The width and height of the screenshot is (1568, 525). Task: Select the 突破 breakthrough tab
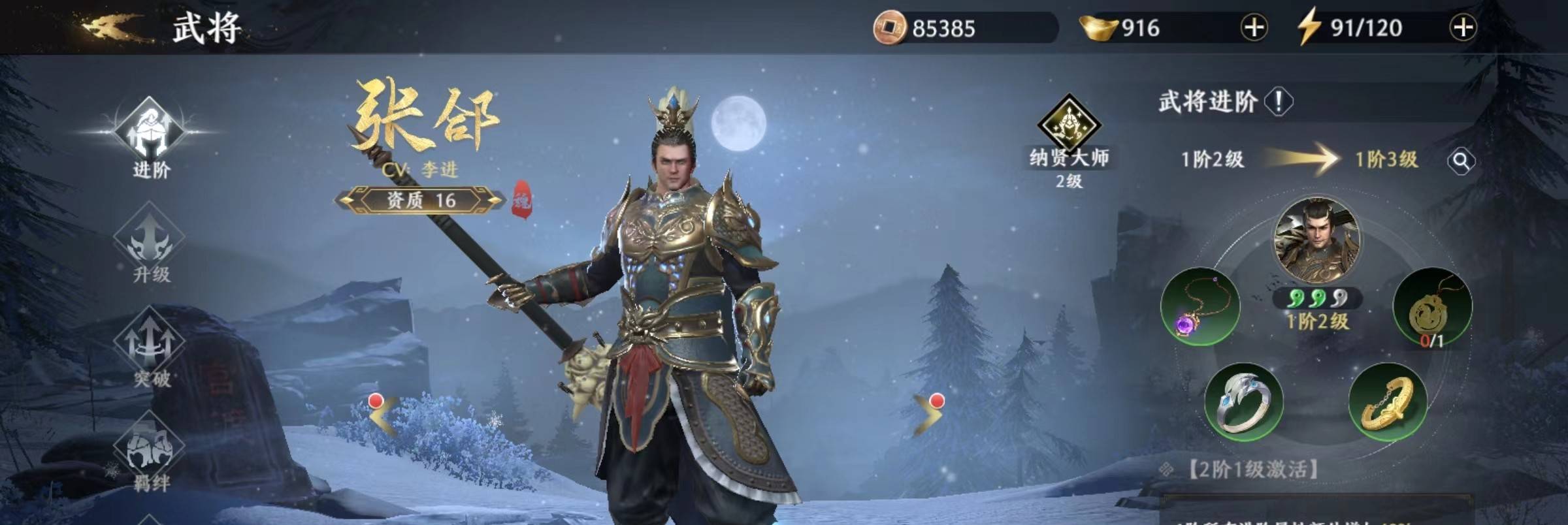pos(150,347)
